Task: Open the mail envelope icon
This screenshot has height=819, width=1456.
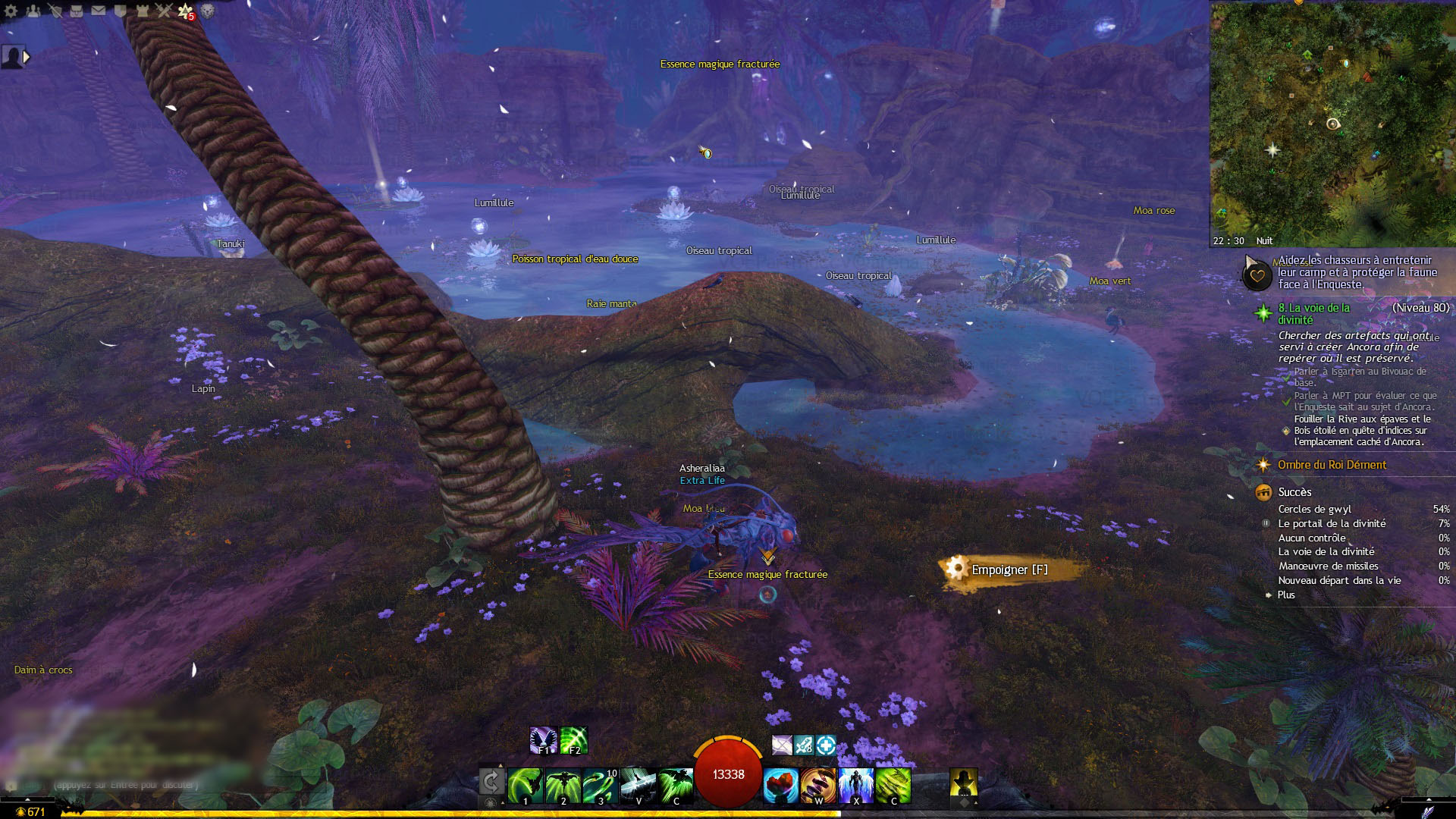Action: coord(99,11)
